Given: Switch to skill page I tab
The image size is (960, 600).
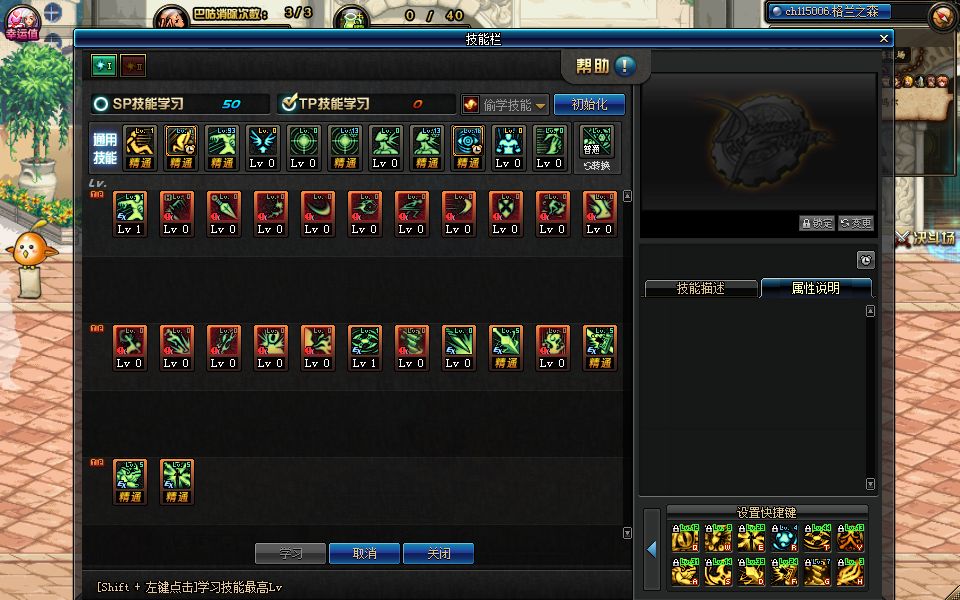Looking at the screenshot, I should pyautogui.click(x=104, y=66).
